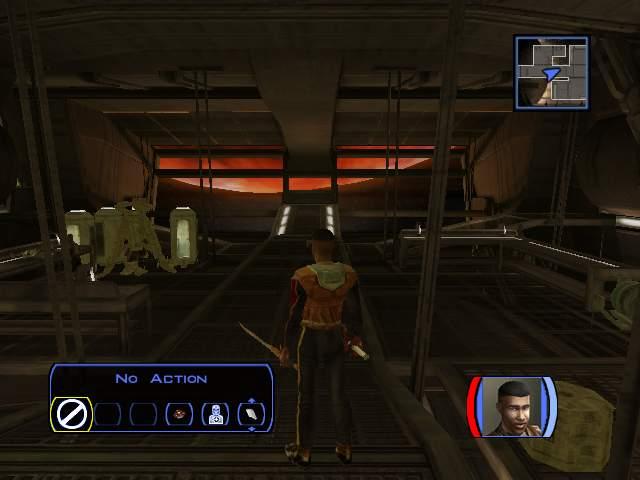Select the party leader portrait
Viewport: 640px width, 480px height.
[x=511, y=407]
